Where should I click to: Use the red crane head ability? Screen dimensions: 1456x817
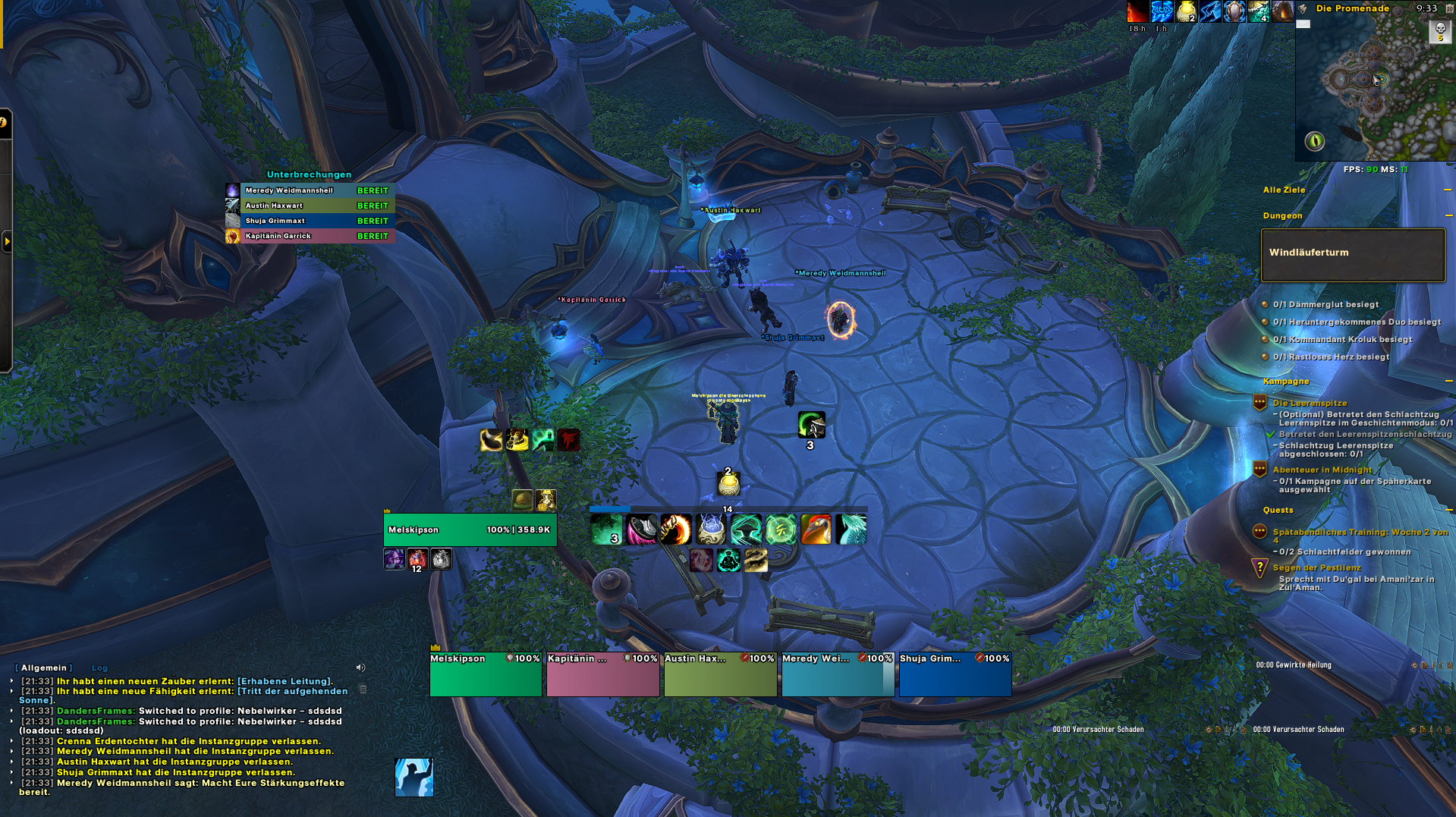click(816, 529)
